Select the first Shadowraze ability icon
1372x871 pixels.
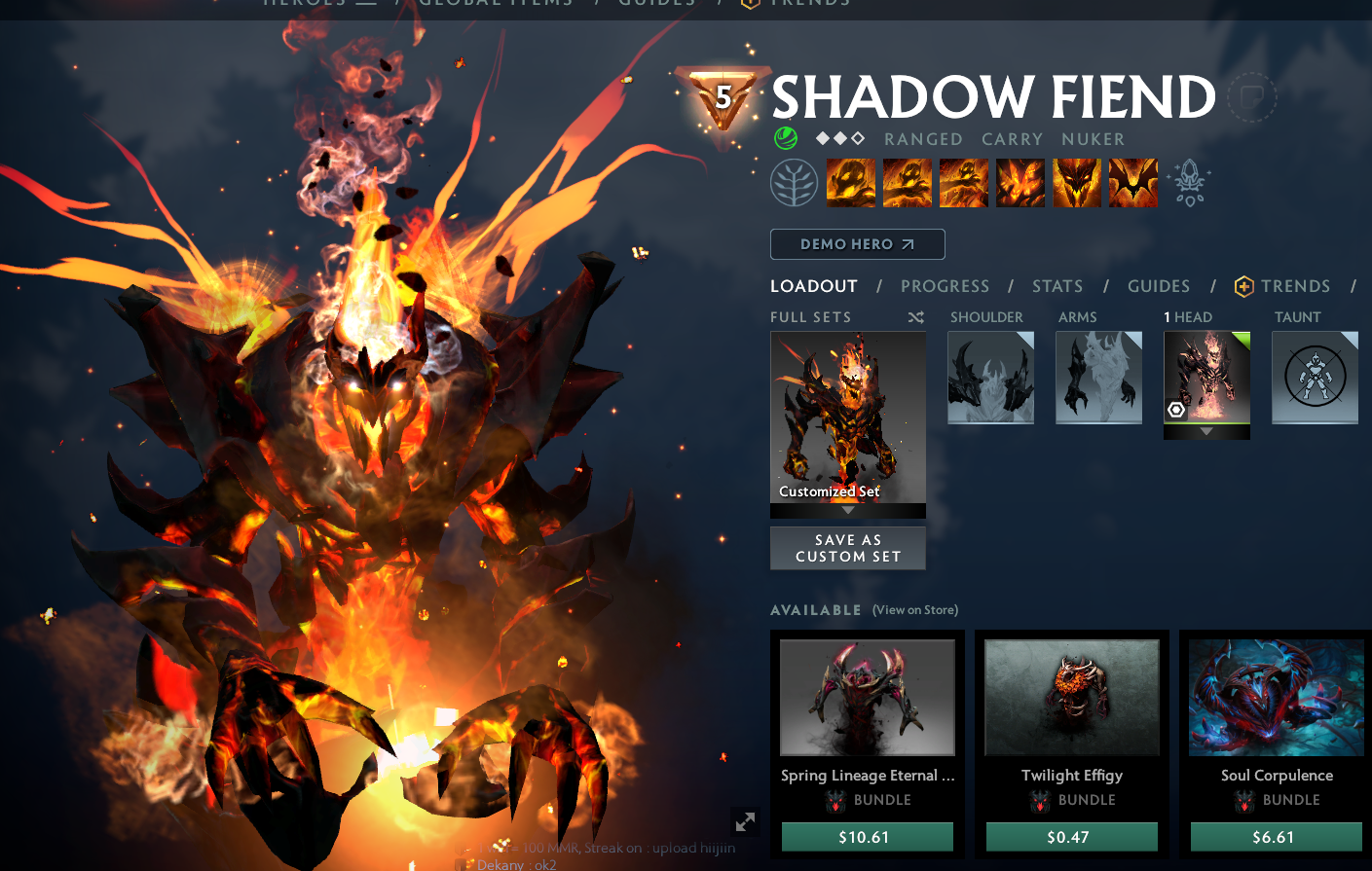pos(850,182)
